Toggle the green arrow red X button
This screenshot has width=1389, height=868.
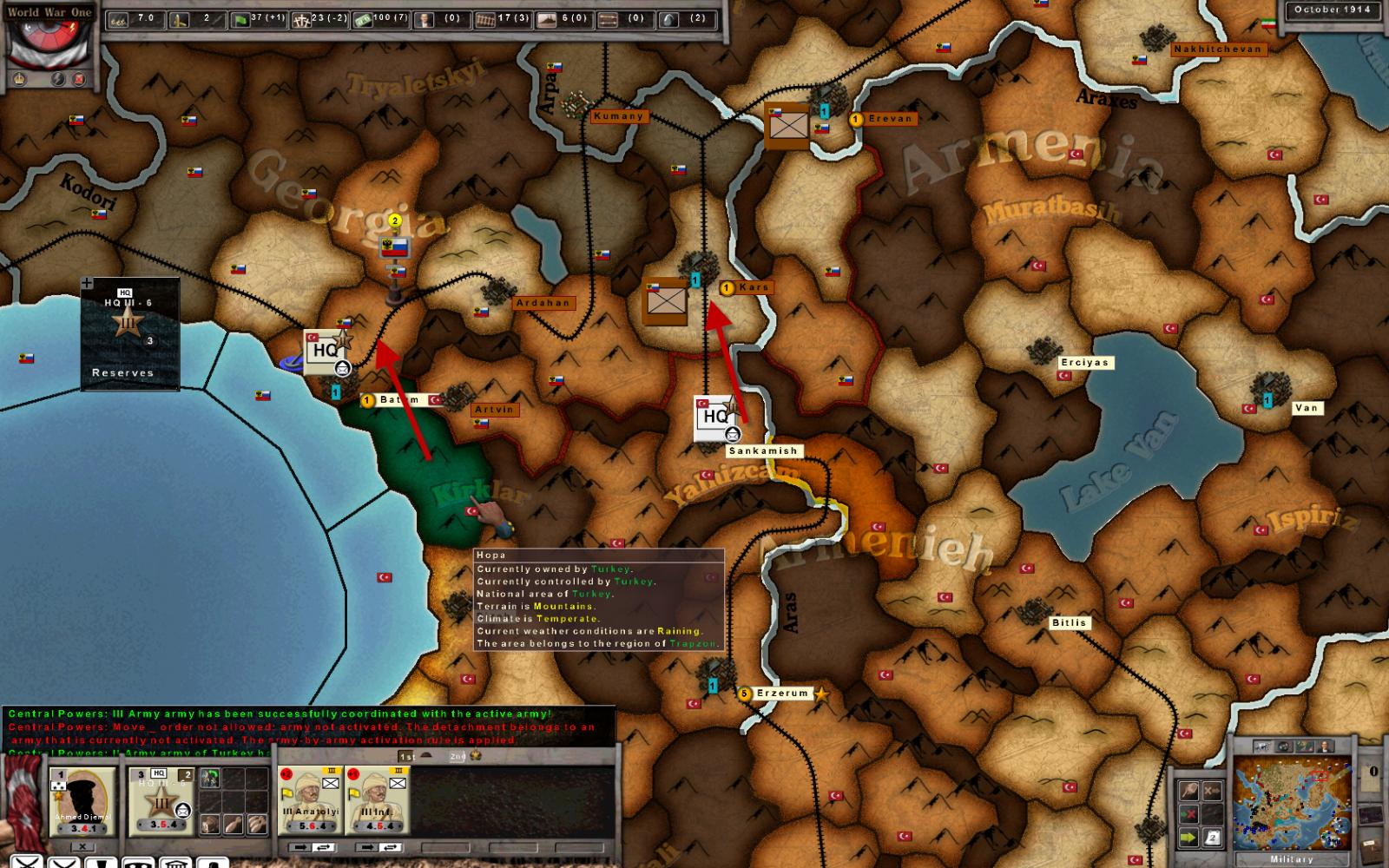pos(1188,814)
